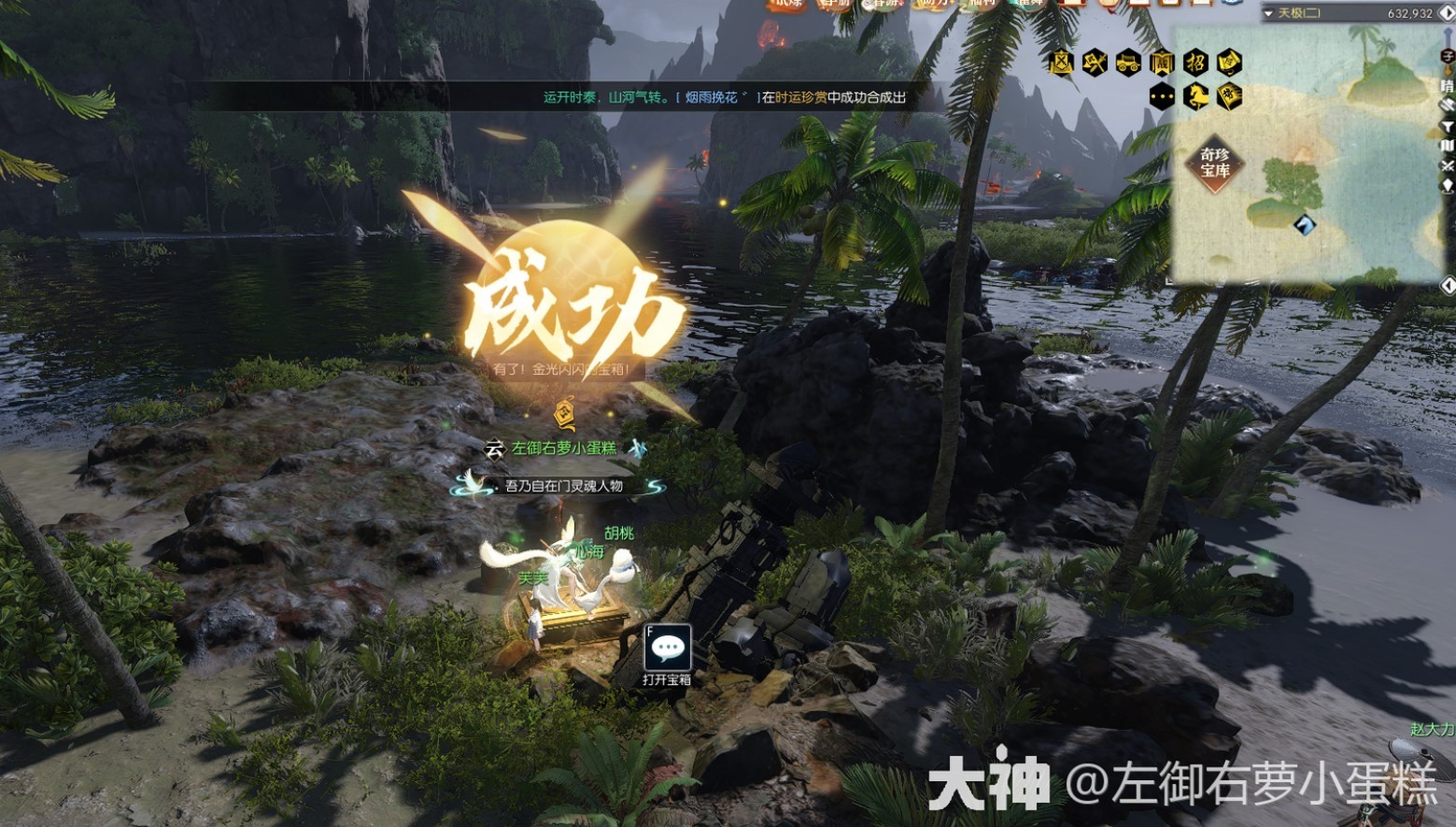Click the location pin icon beside minimap
Screen dimensions: 1456x827
(x=1448, y=186)
